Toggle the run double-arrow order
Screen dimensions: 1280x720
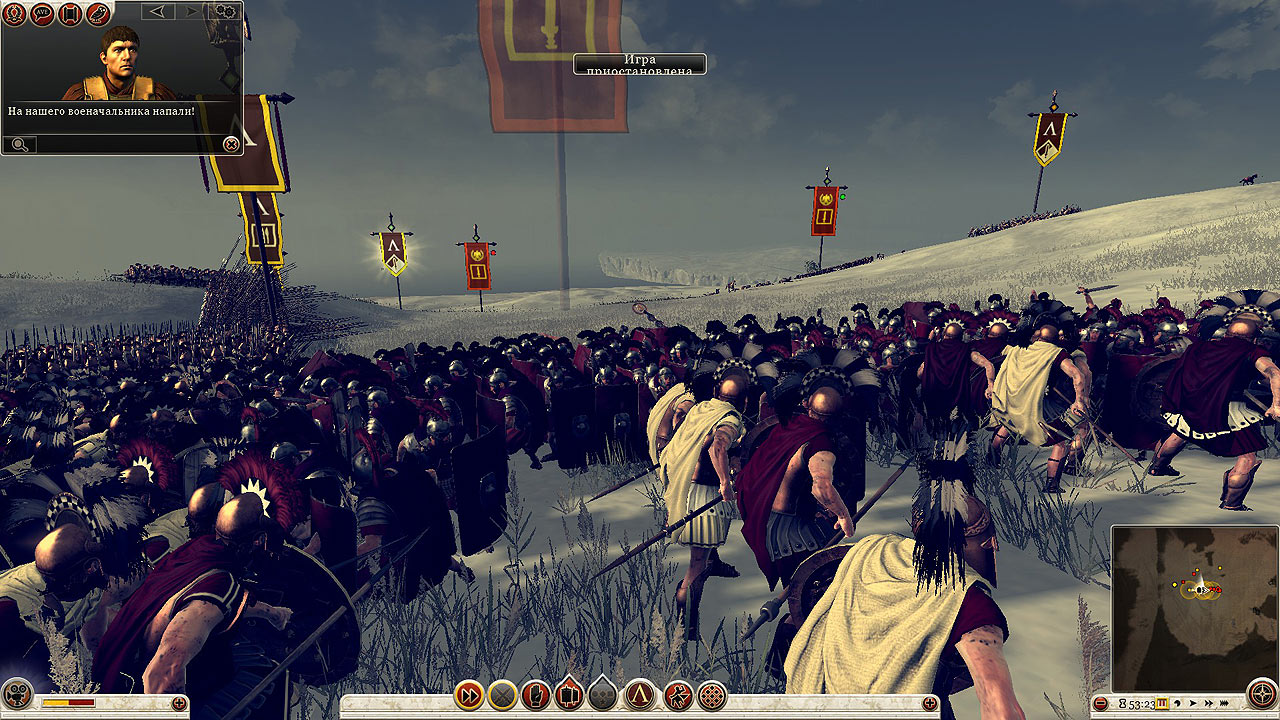pos(469,694)
